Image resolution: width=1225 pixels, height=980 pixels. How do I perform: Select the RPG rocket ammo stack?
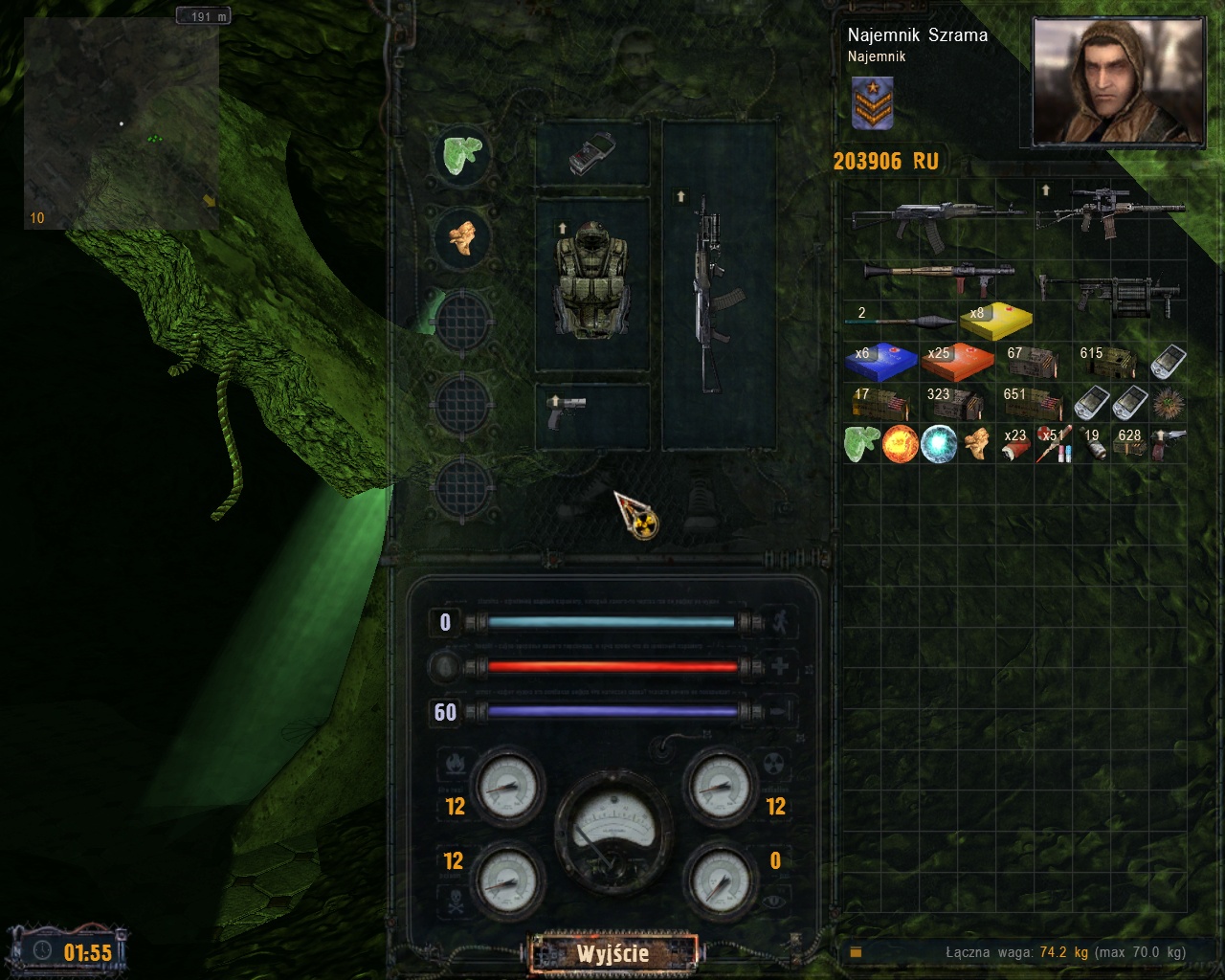click(x=902, y=320)
